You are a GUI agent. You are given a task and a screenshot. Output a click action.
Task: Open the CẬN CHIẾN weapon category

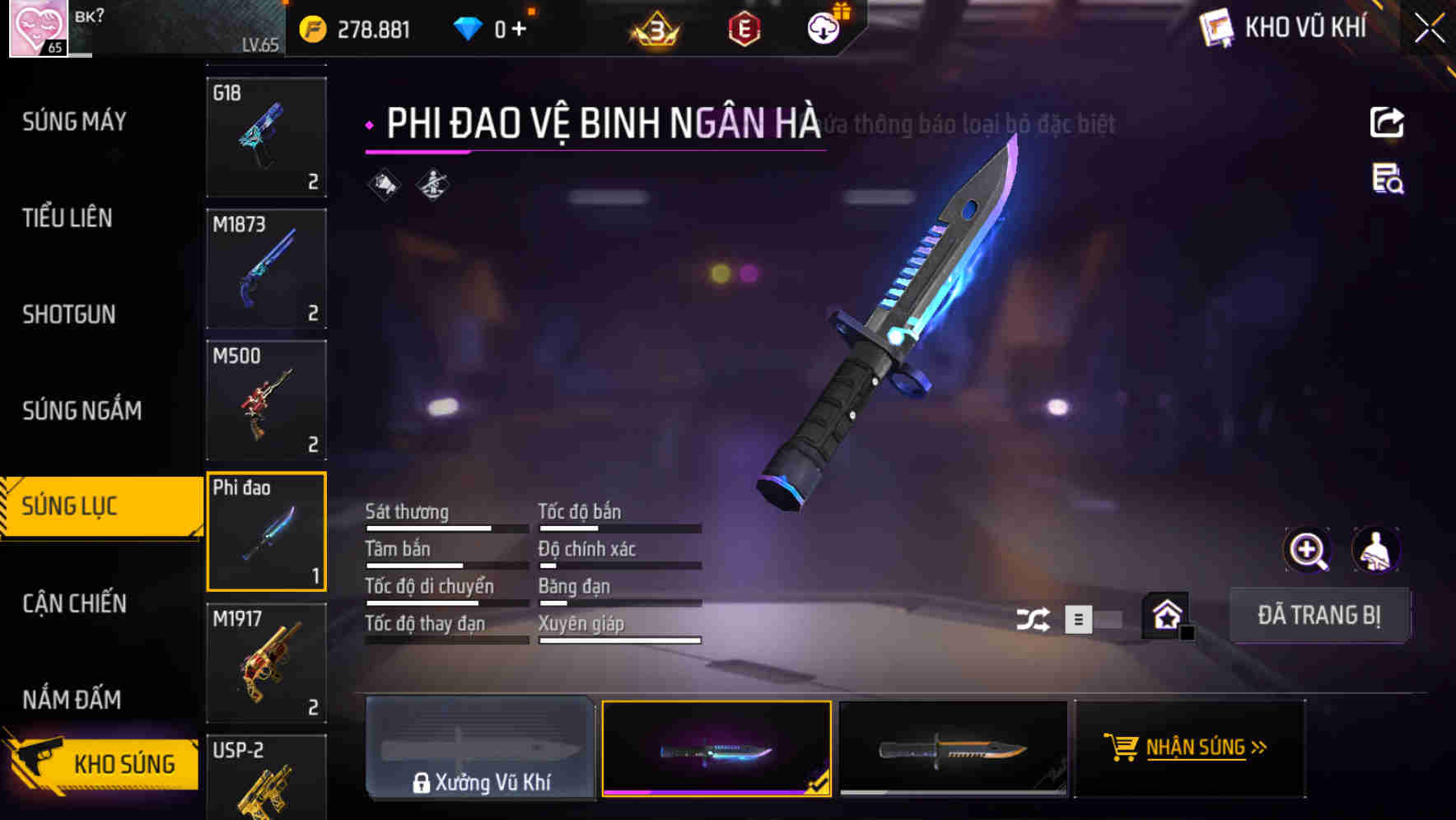[72, 603]
